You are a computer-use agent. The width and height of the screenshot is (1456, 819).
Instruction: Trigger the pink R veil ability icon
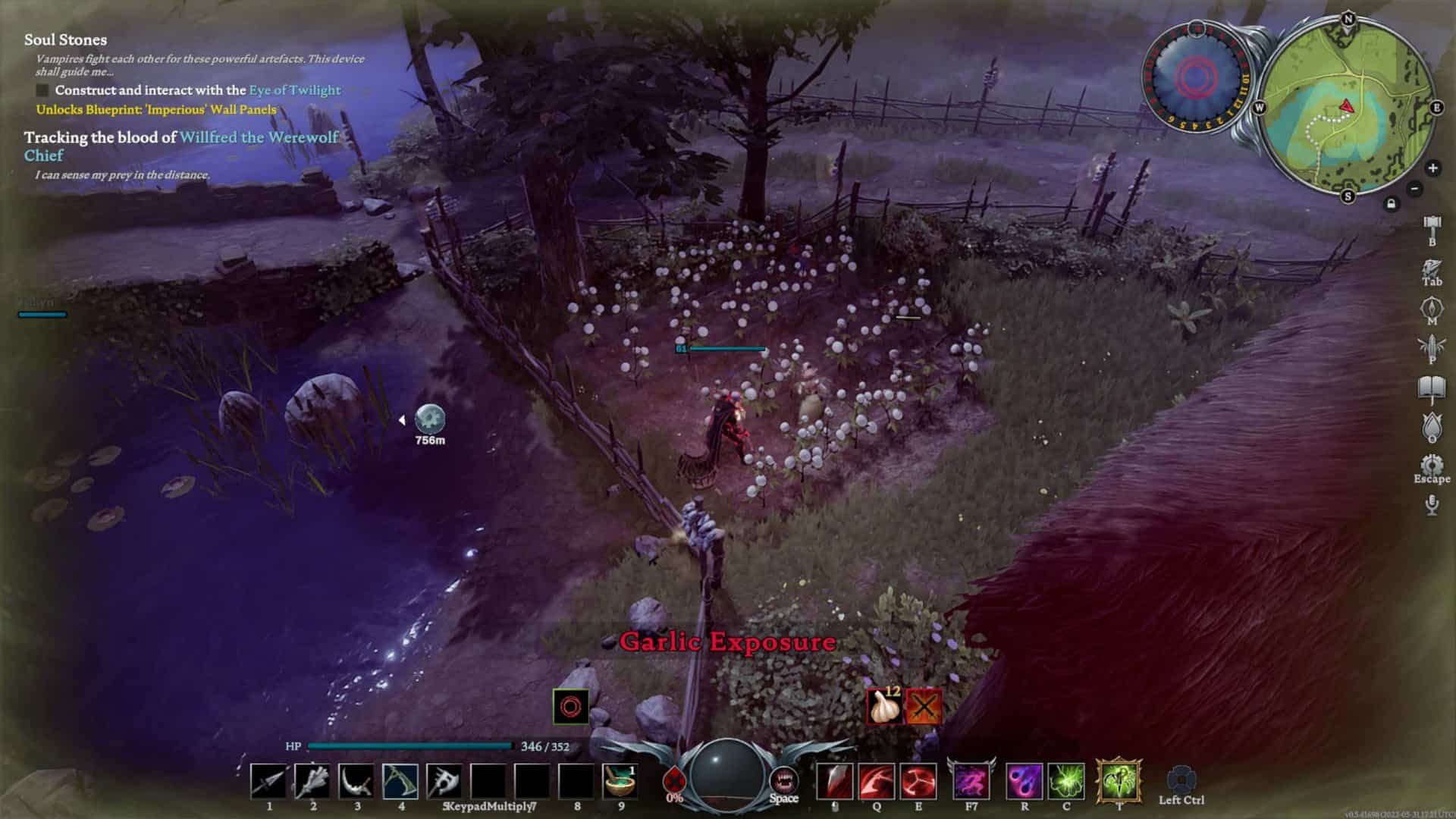pyautogui.click(x=1025, y=783)
